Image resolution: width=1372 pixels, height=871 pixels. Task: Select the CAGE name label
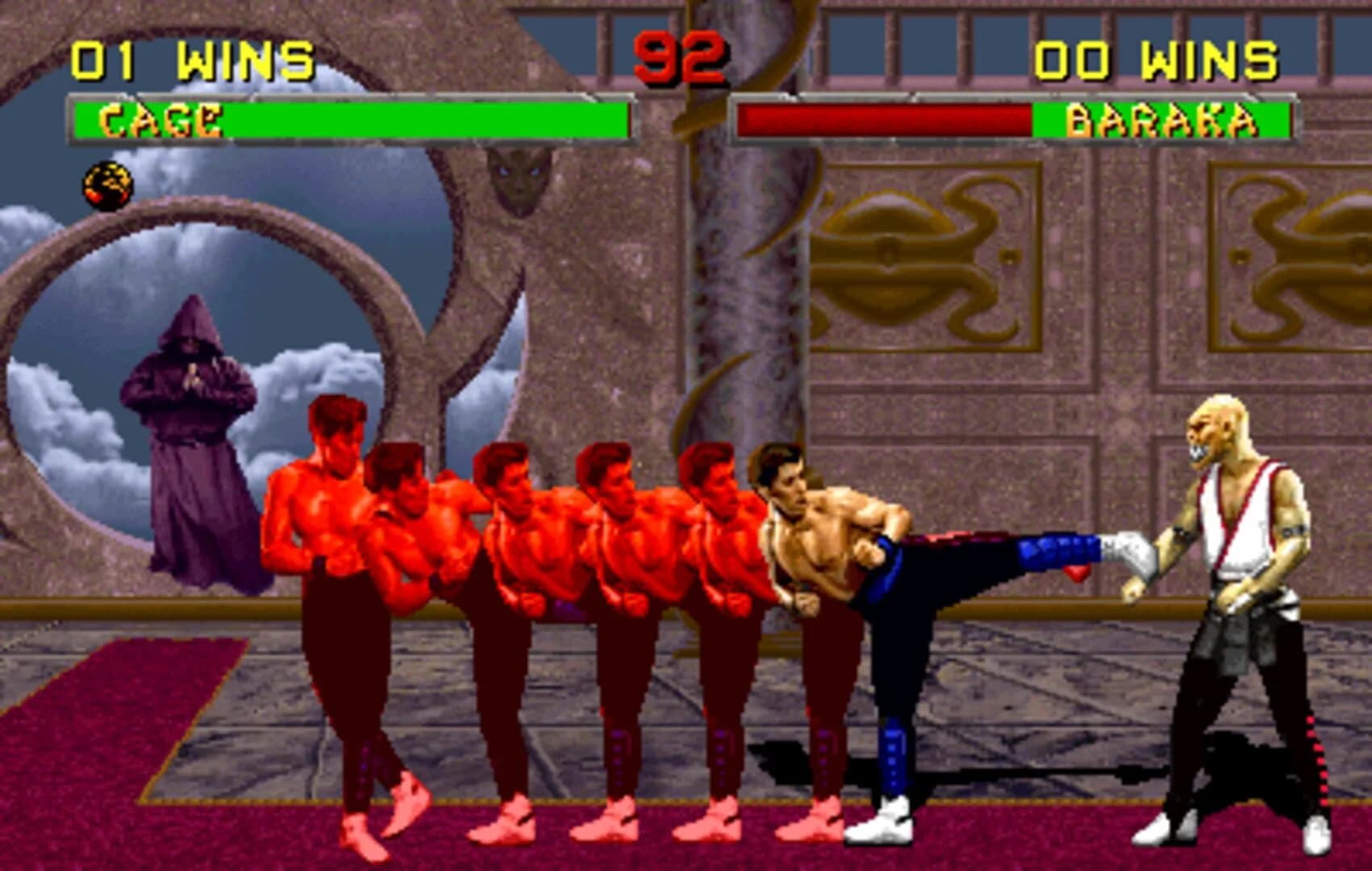tap(159, 121)
